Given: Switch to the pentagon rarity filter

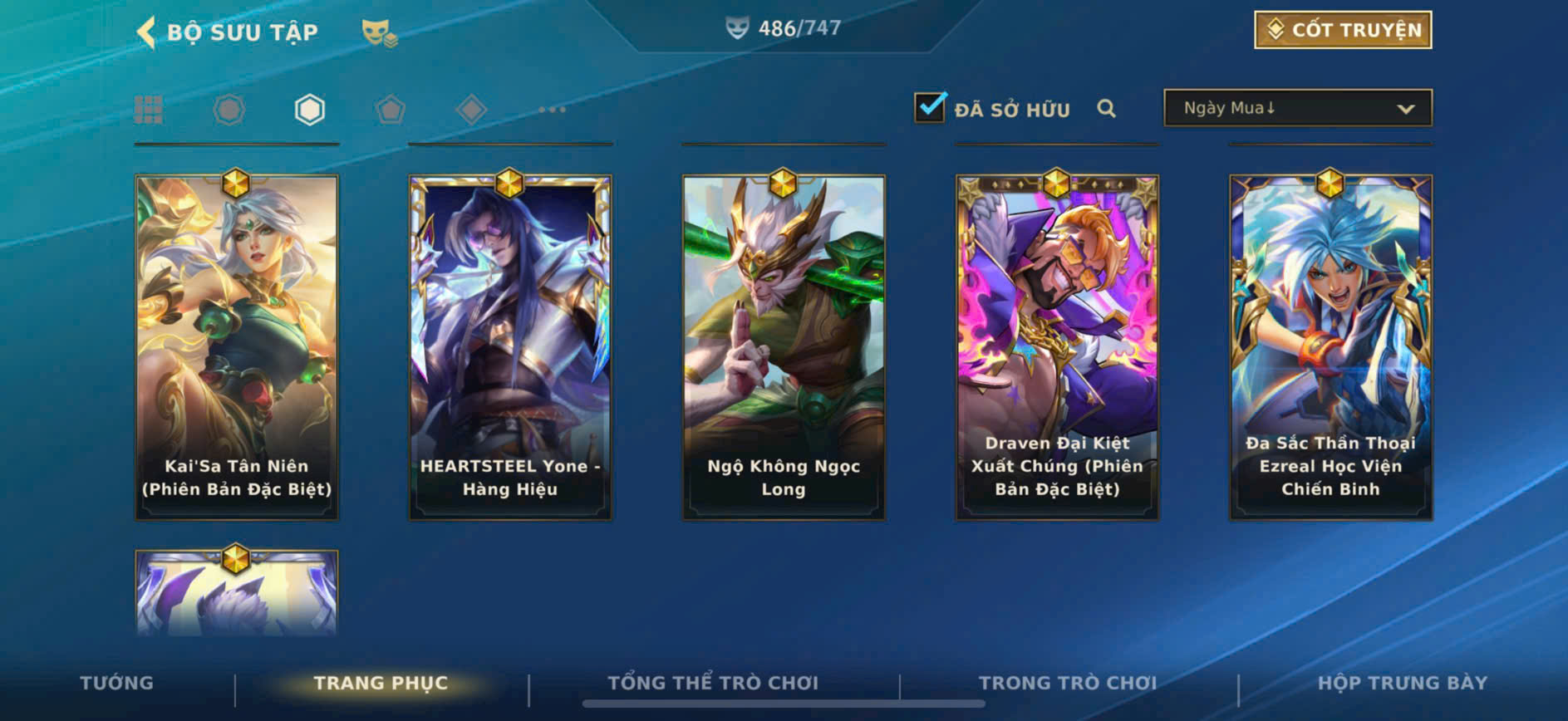Looking at the screenshot, I should click(390, 110).
